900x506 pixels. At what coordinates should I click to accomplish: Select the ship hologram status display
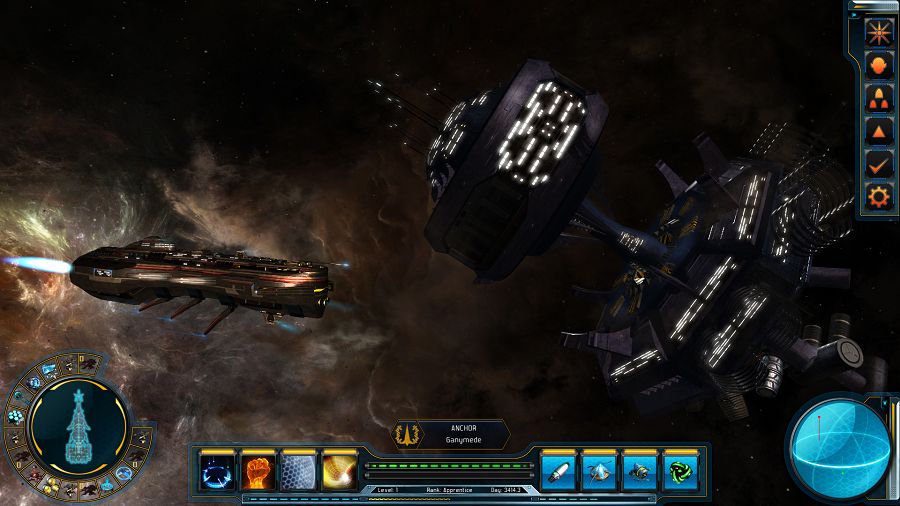[79, 428]
